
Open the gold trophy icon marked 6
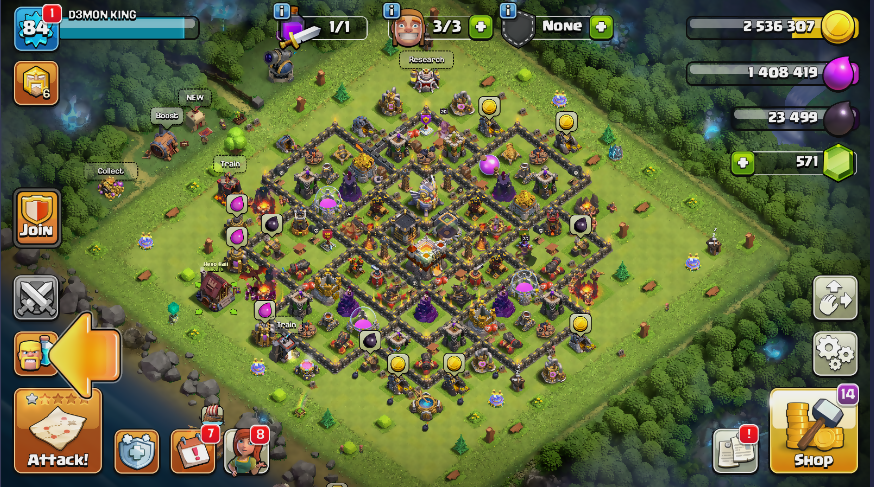[x=35, y=83]
